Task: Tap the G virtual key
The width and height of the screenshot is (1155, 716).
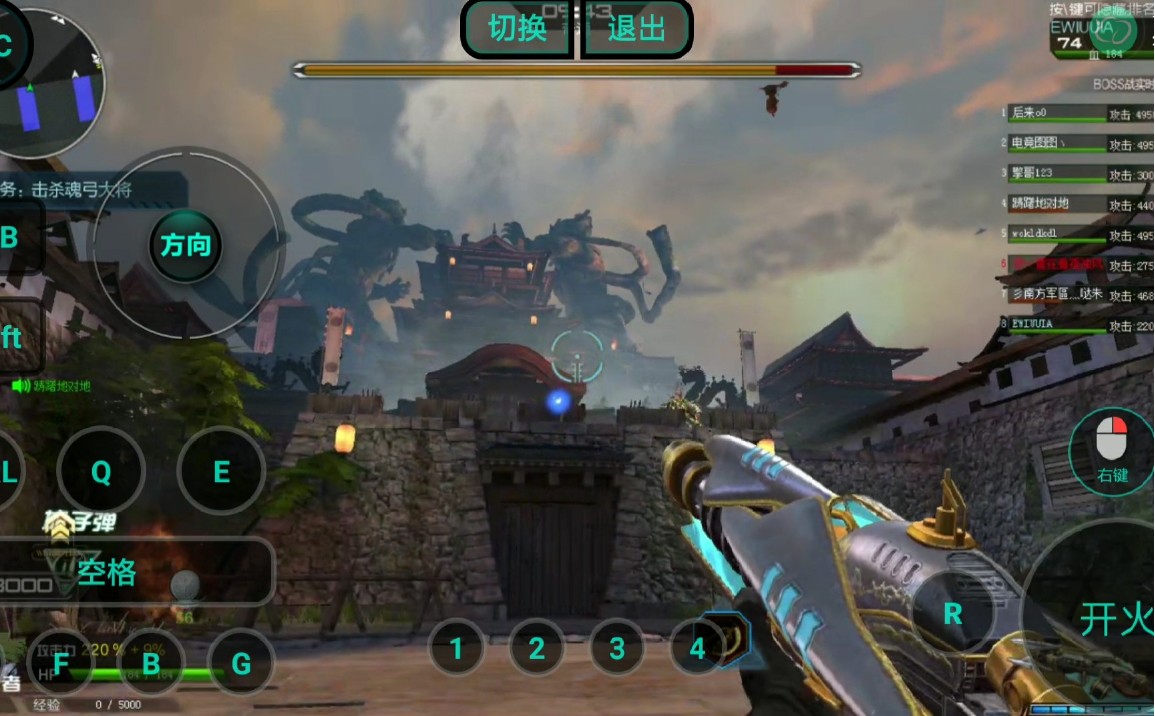Action: [241, 662]
